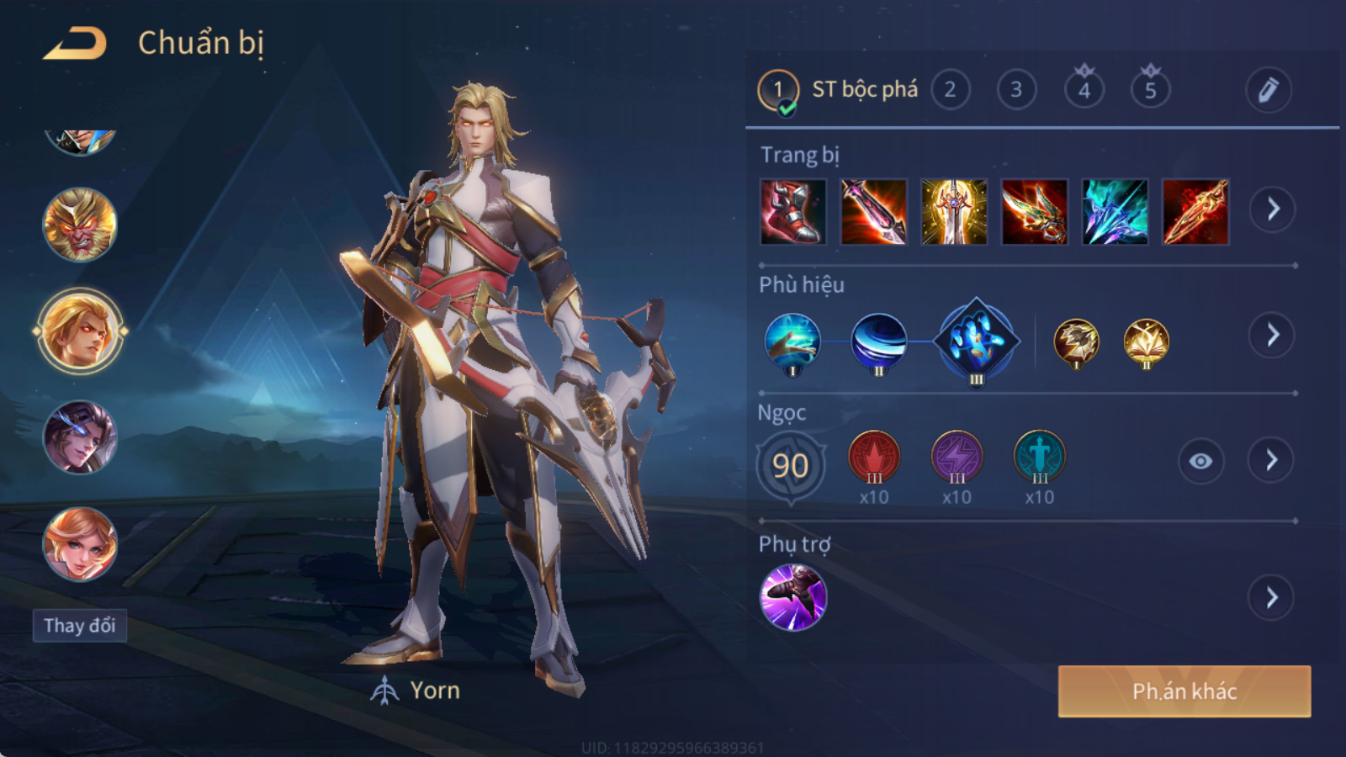The height and width of the screenshot is (757, 1346).
Task: Click the Thay đổi change button
Action: pyautogui.click(x=79, y=626)
